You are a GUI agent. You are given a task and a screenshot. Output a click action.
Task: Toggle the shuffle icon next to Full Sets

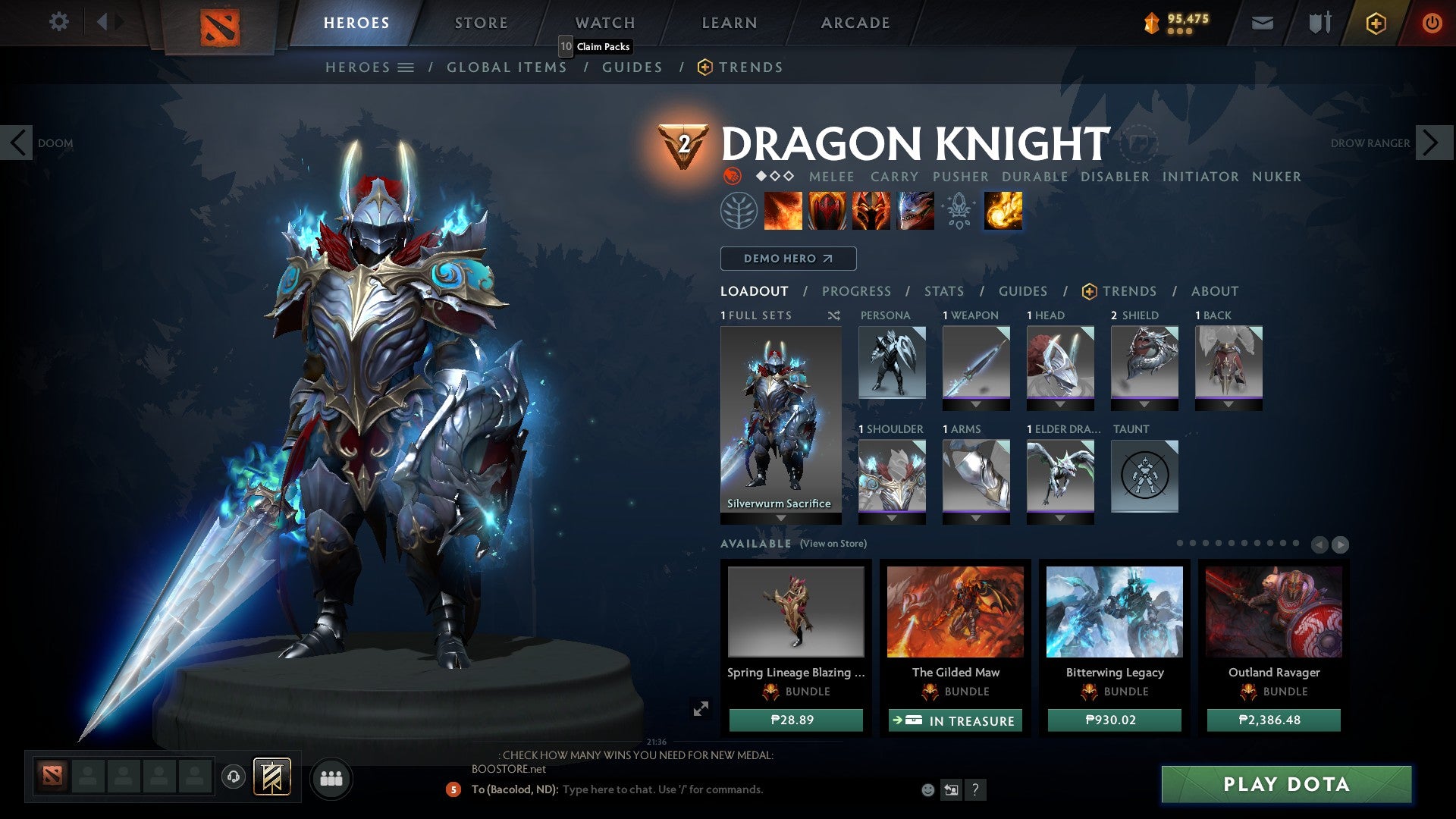click(834, 315)
